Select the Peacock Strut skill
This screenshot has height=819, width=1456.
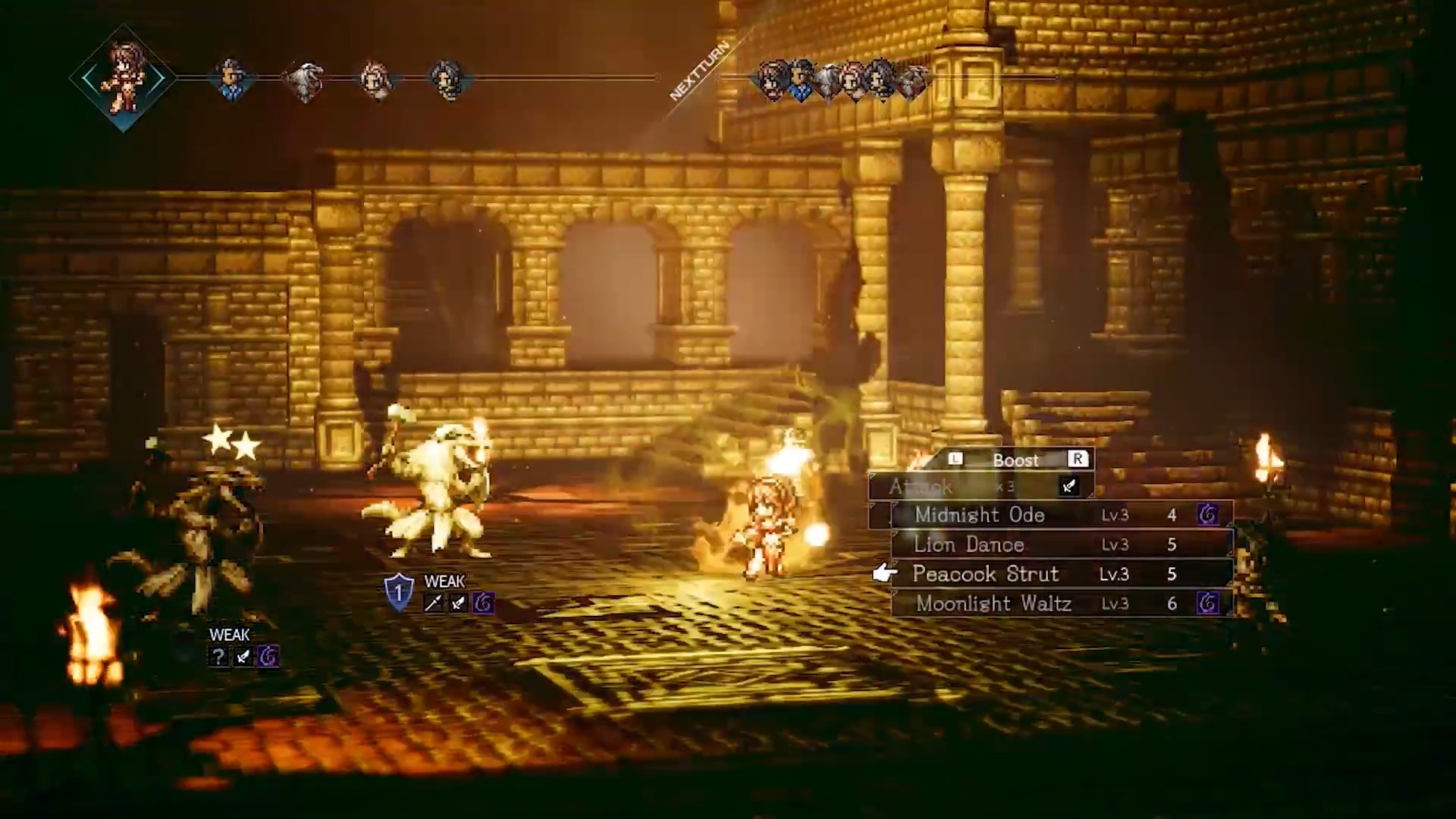[987, 574]
